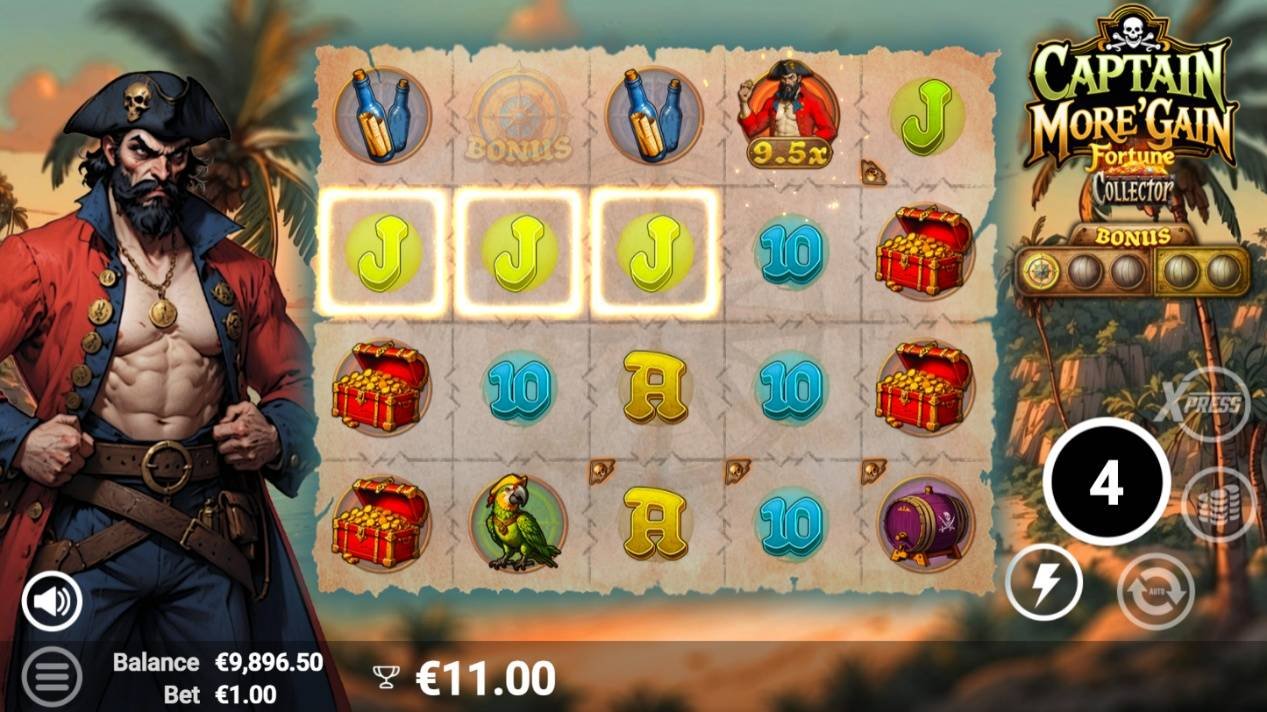This screenshot has width=1267, height=712.
Task: Open the hamburger menu
Action: point(51,676)
